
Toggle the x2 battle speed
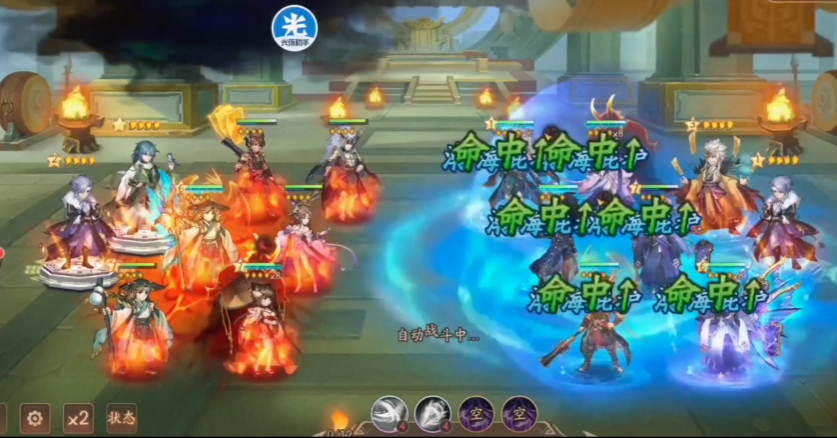click(x=78, y=418)
